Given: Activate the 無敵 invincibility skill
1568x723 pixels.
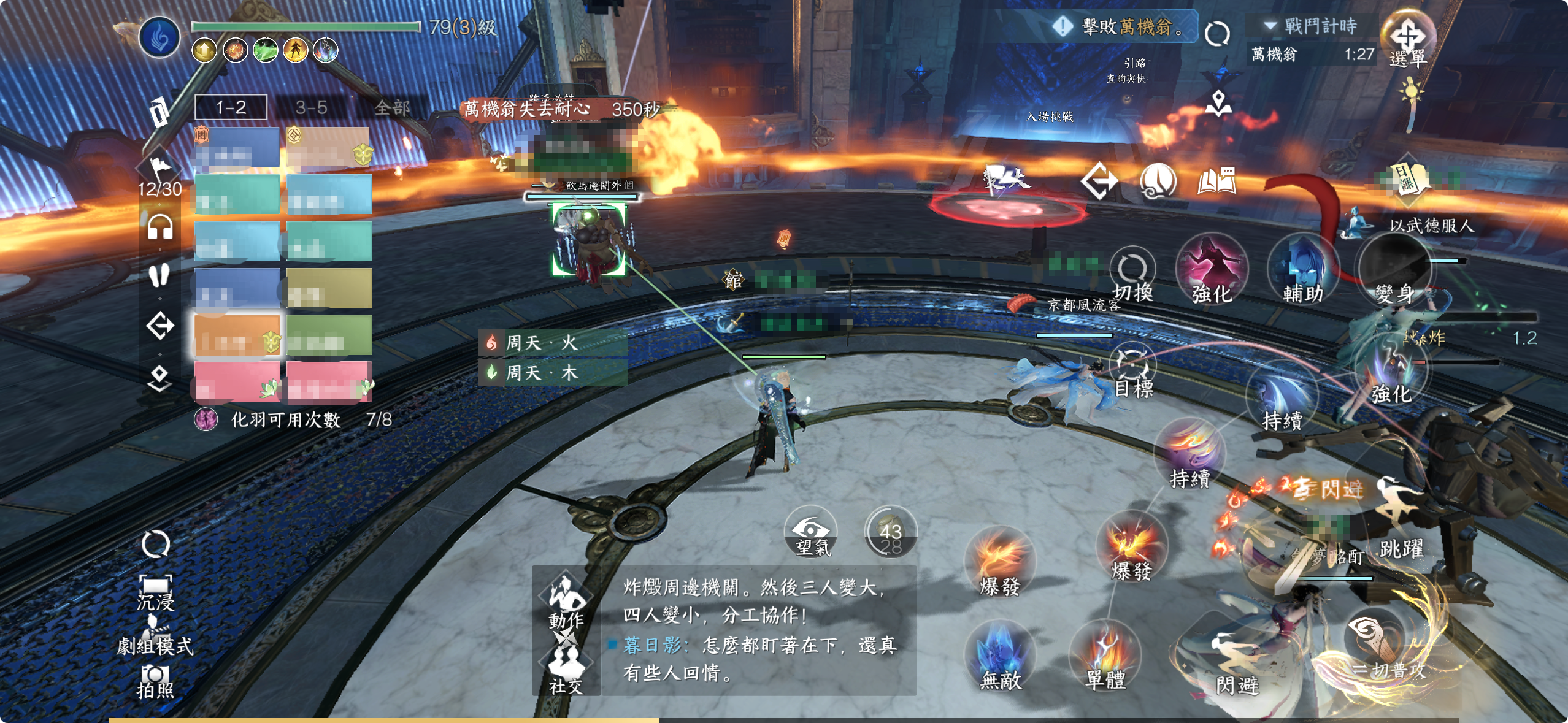Looking at the screenshot, I should [1000, 656].
